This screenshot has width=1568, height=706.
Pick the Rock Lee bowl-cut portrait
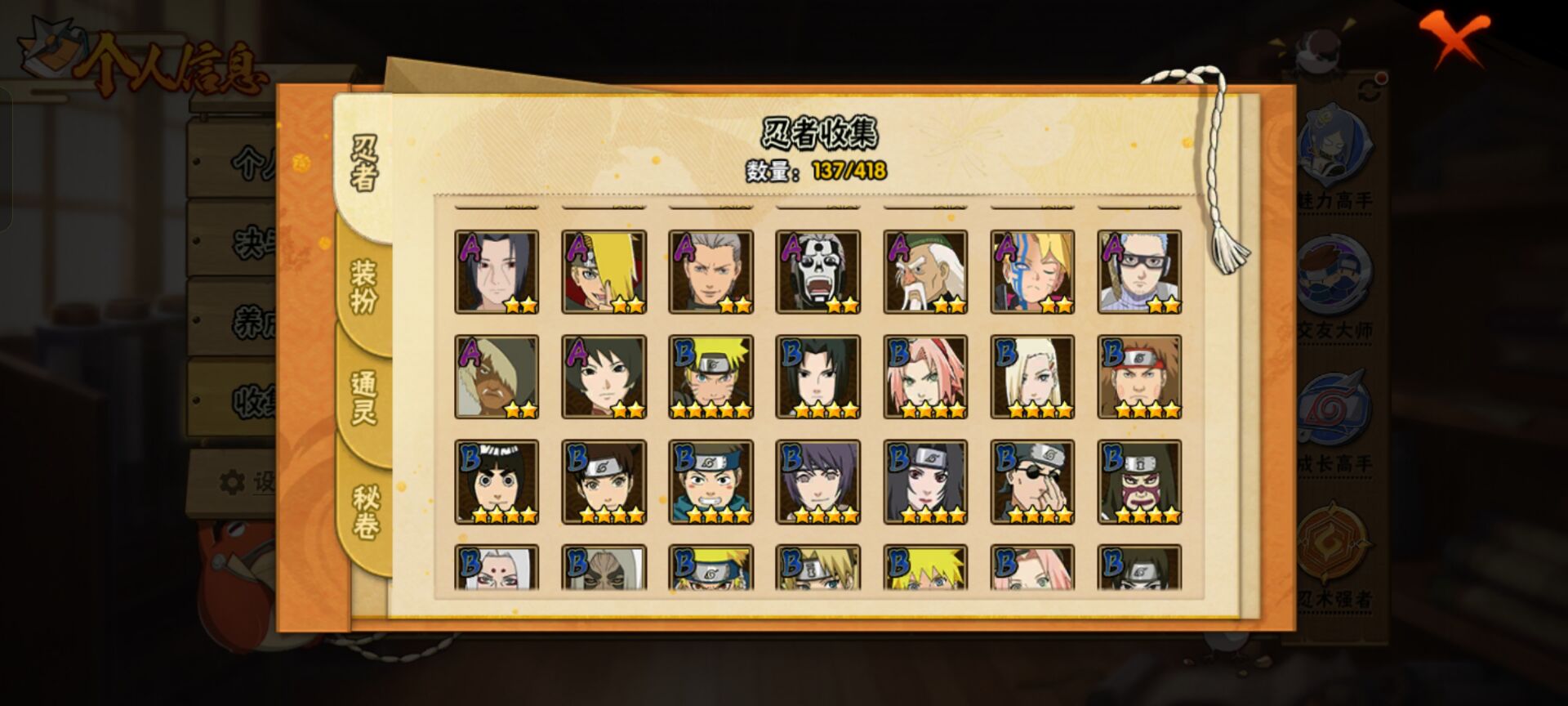point(497,481)
